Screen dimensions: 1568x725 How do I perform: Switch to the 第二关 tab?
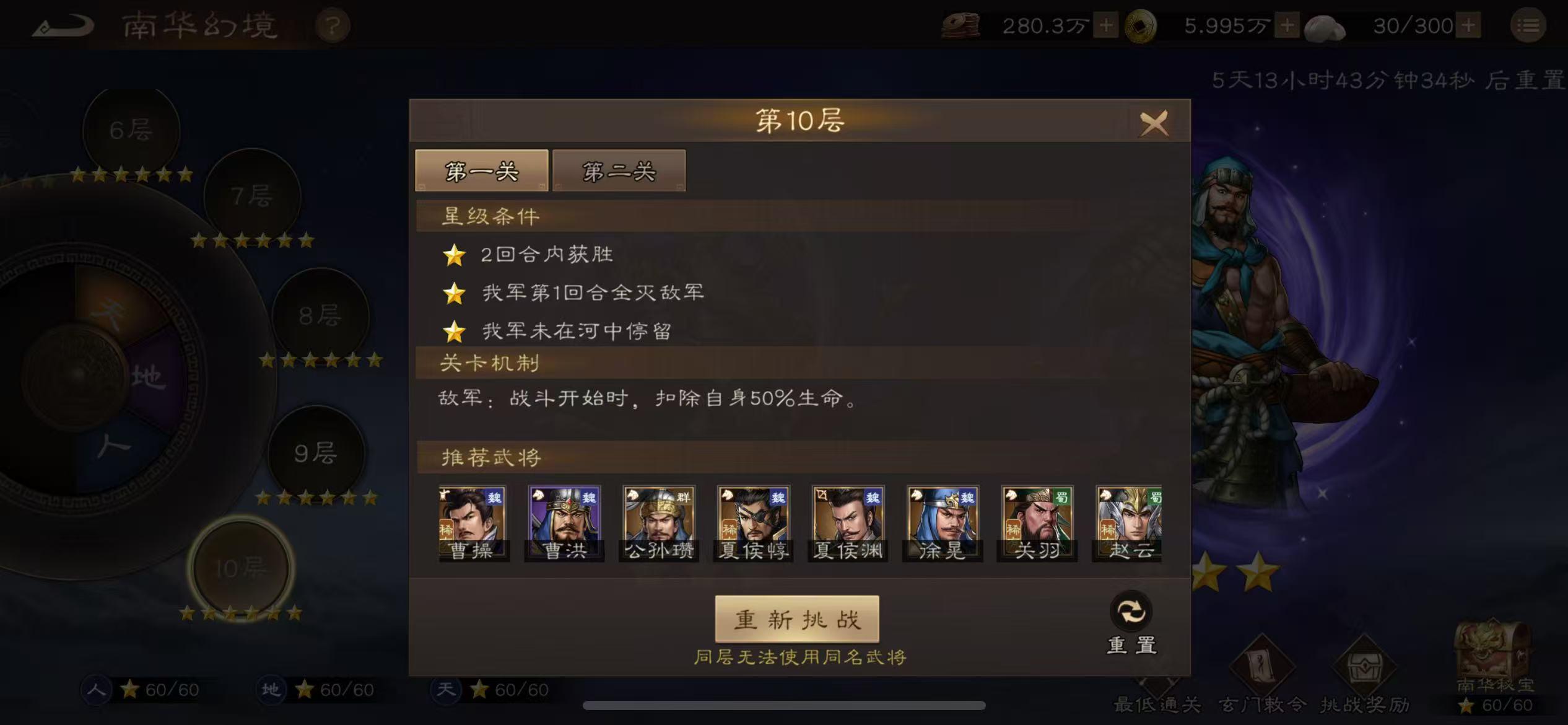point(619,172)
